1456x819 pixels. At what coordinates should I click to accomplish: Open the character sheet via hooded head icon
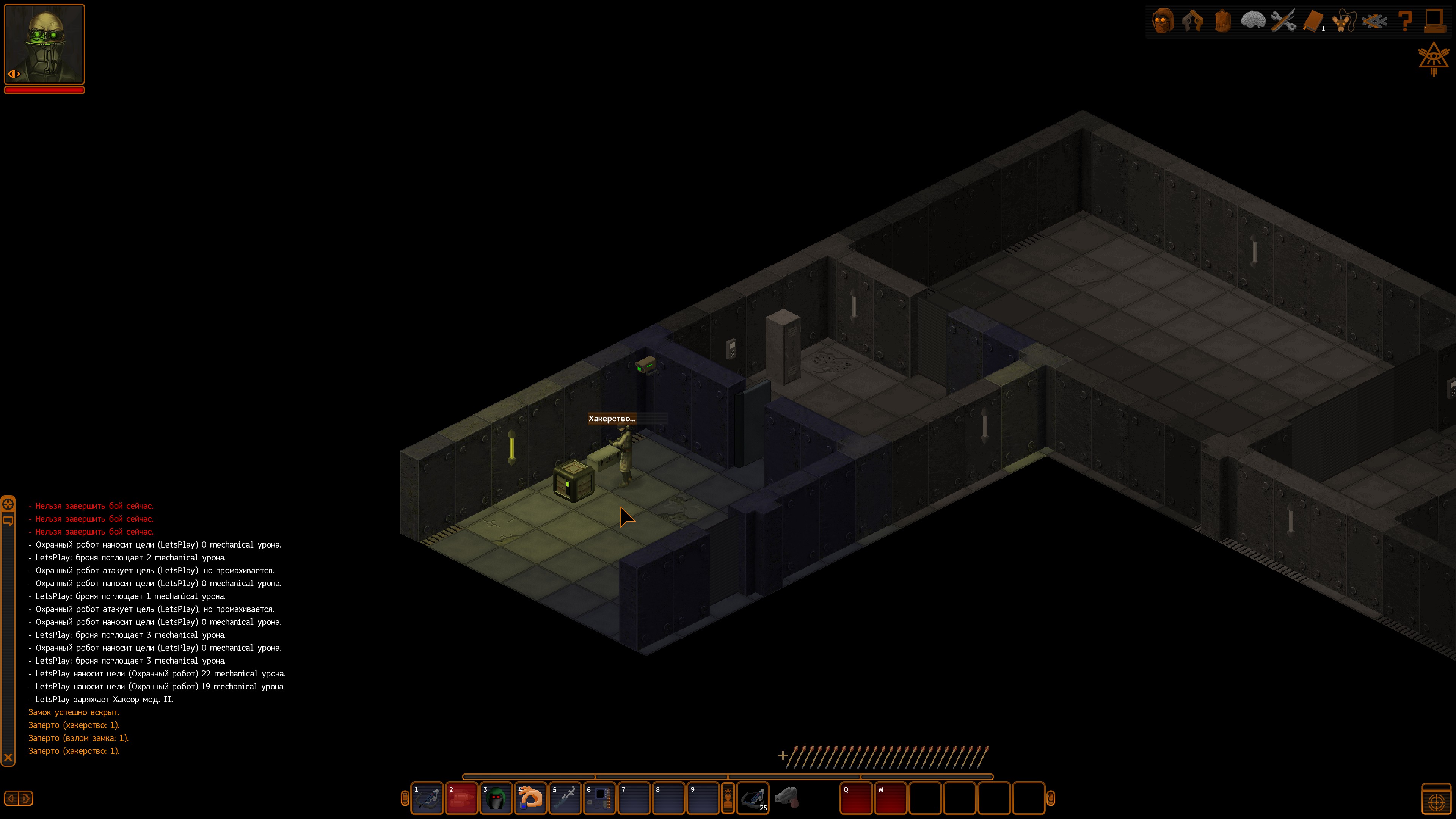(x=1163, y=22)
